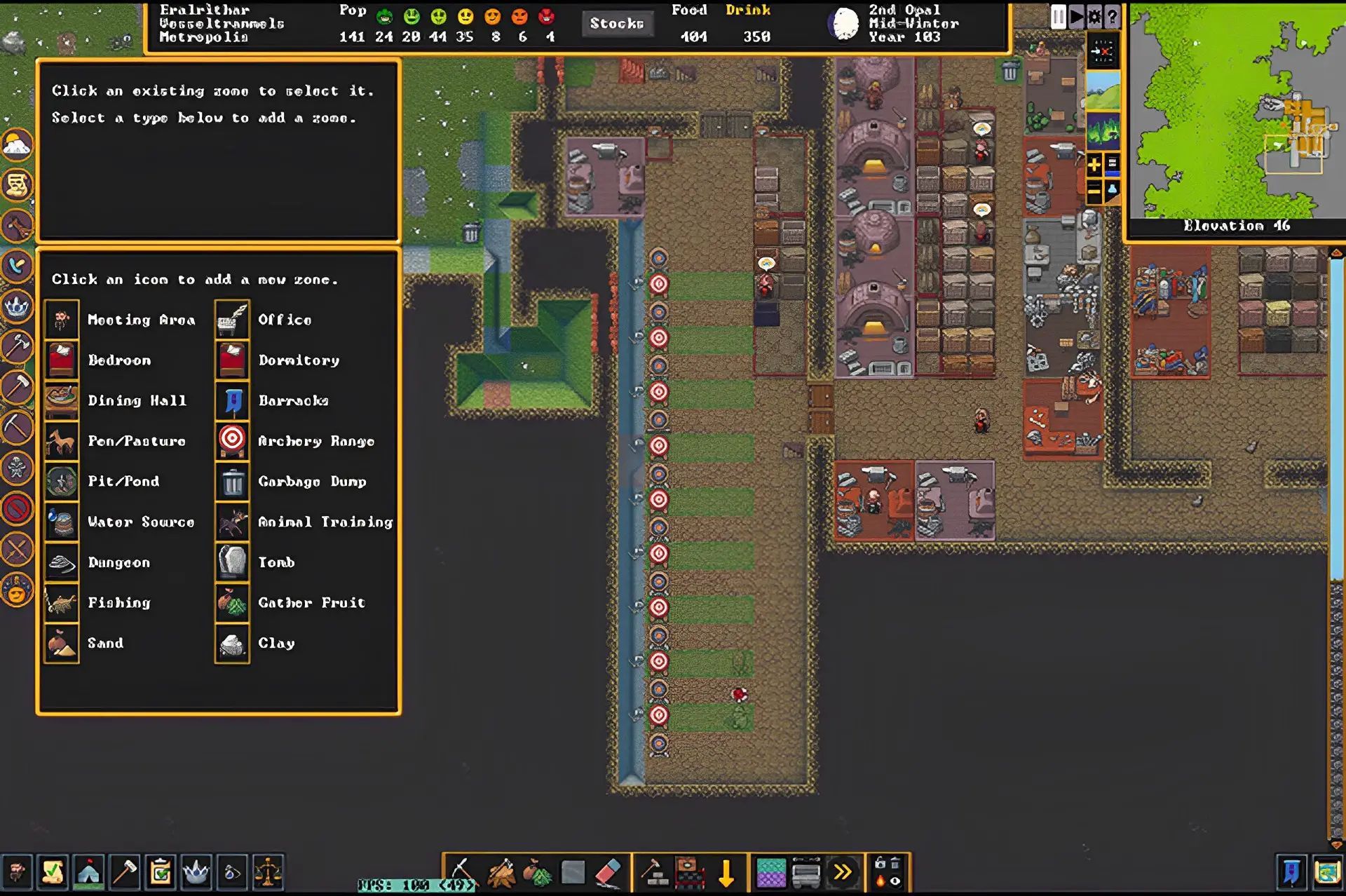The width and height of the screenshot is (1346, 896).
Task: Pick the Water Source zone
Action: [62, 522]
